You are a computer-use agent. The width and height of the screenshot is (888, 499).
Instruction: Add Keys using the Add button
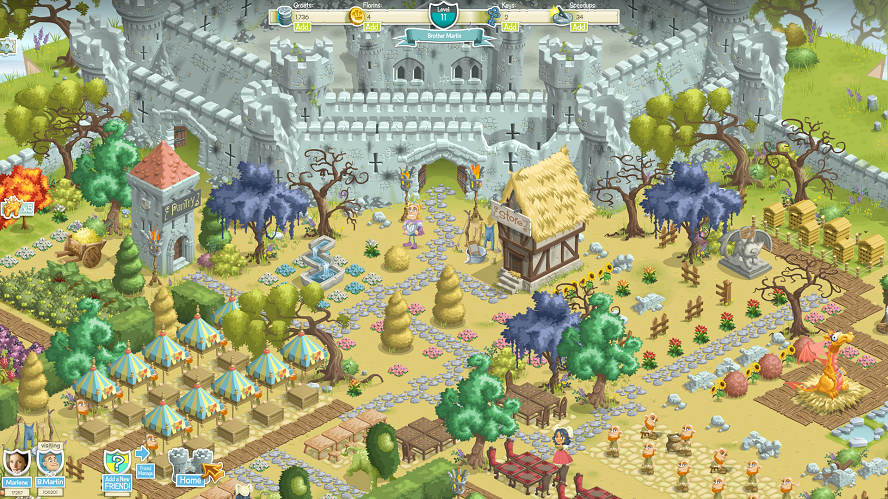[510, 27]
